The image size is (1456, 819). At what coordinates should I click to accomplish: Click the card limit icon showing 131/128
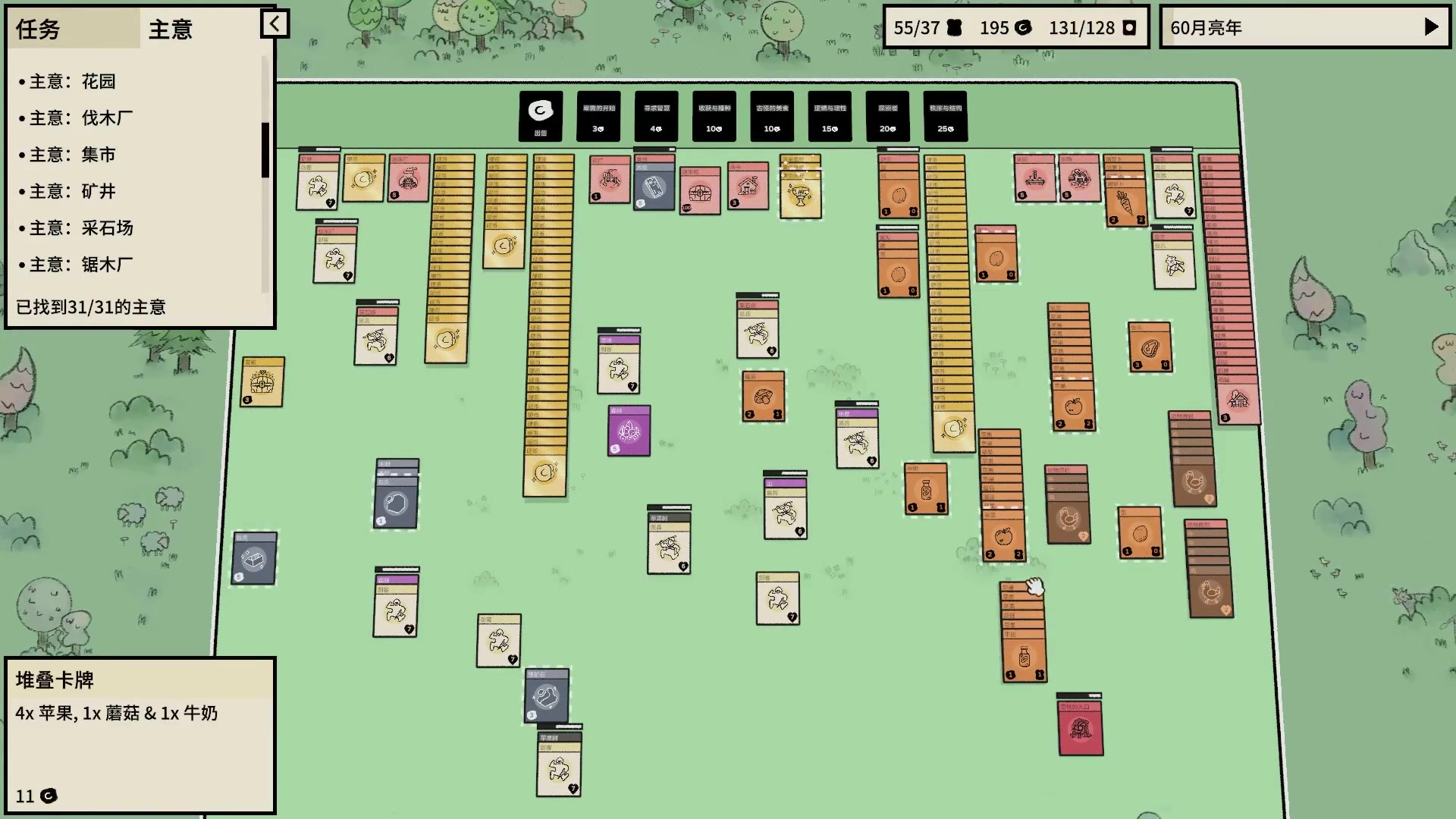click(1129, 27)
